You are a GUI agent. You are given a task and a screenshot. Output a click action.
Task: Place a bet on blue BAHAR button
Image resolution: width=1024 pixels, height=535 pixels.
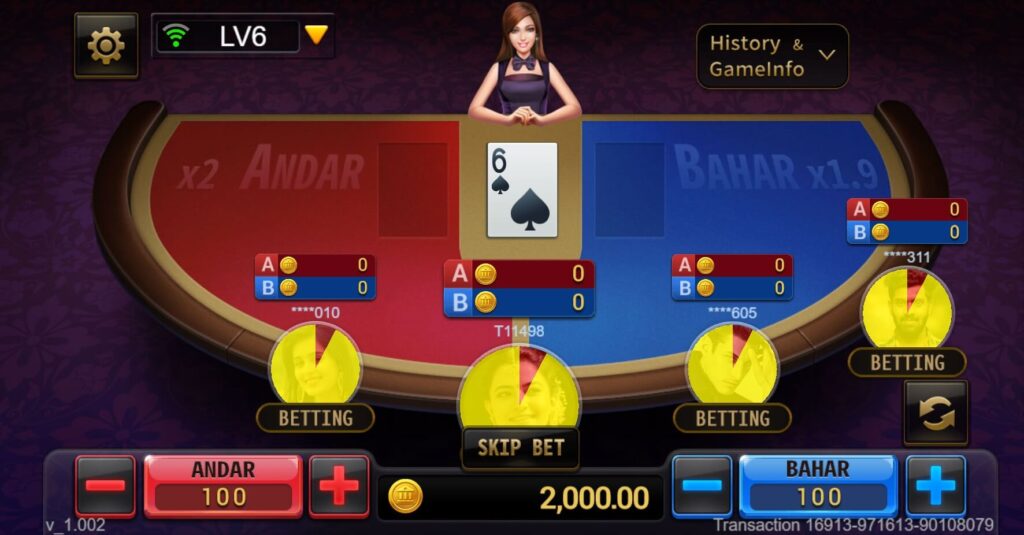tap(817, 484)
